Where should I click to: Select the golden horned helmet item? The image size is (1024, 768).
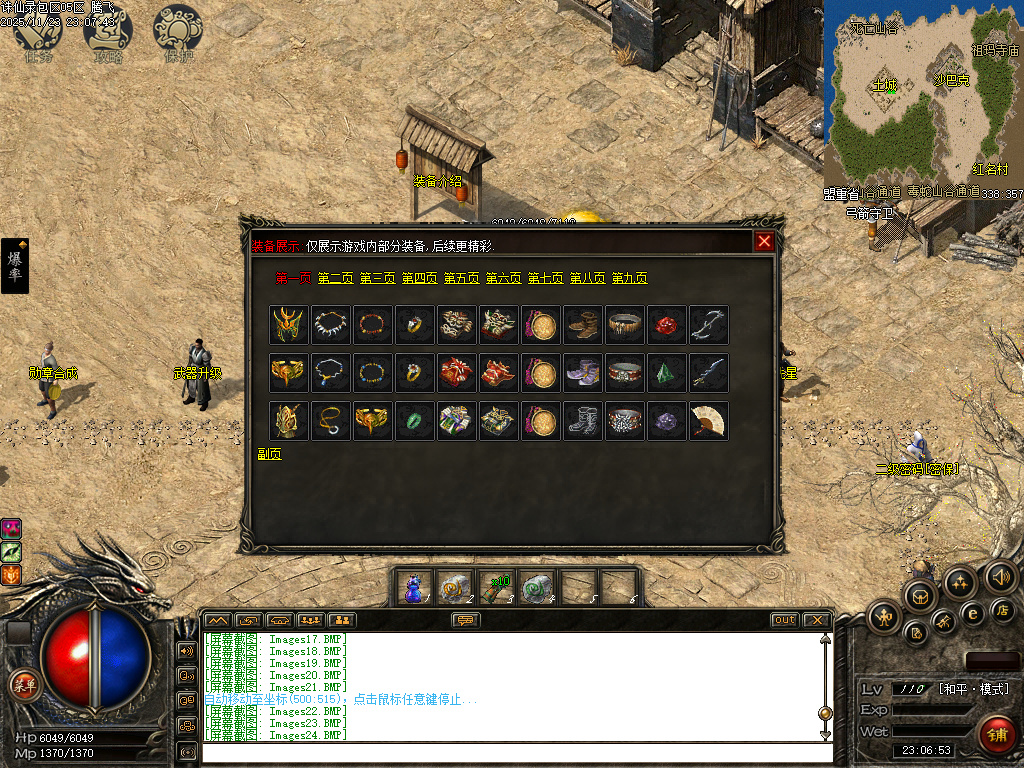[x=289, y=325]
